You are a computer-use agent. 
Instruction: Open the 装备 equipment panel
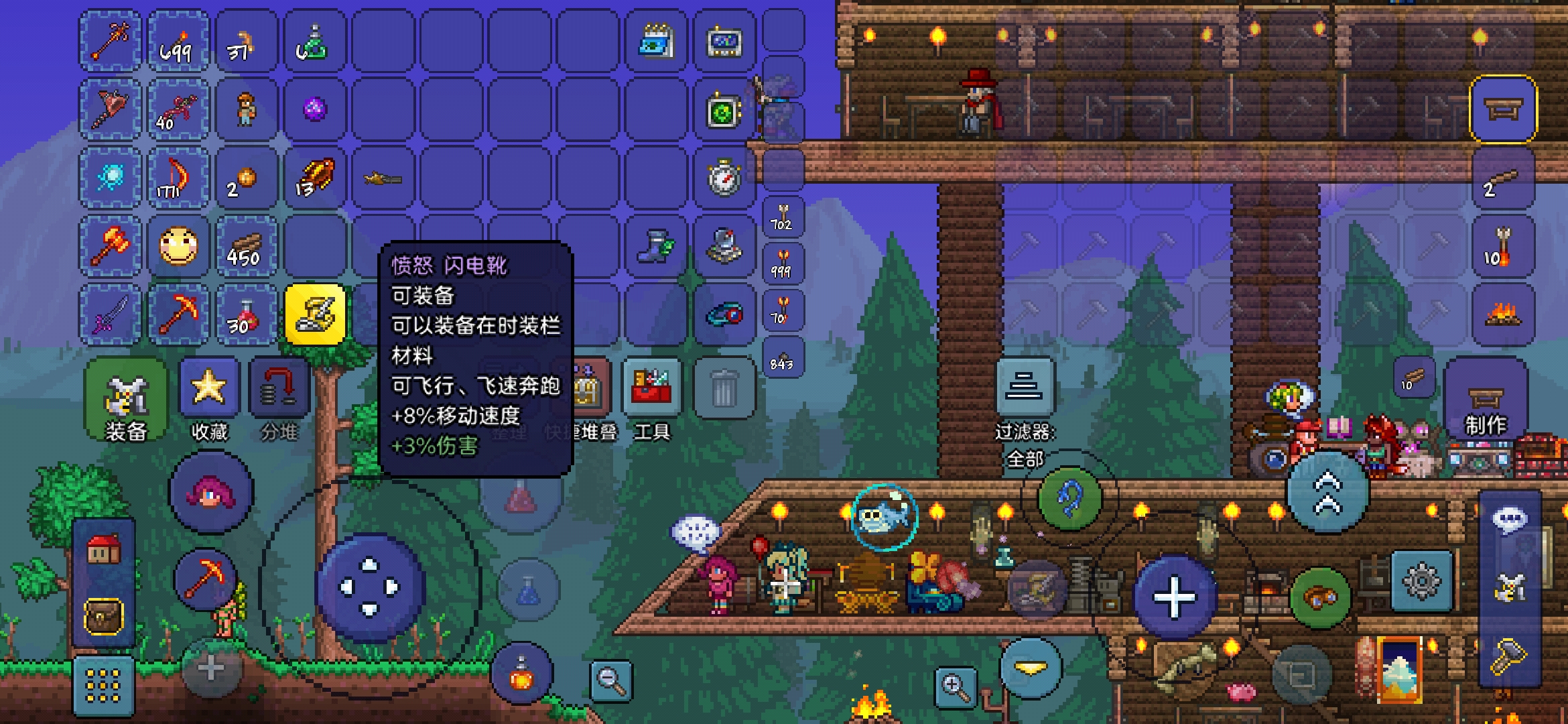[126, 400]
